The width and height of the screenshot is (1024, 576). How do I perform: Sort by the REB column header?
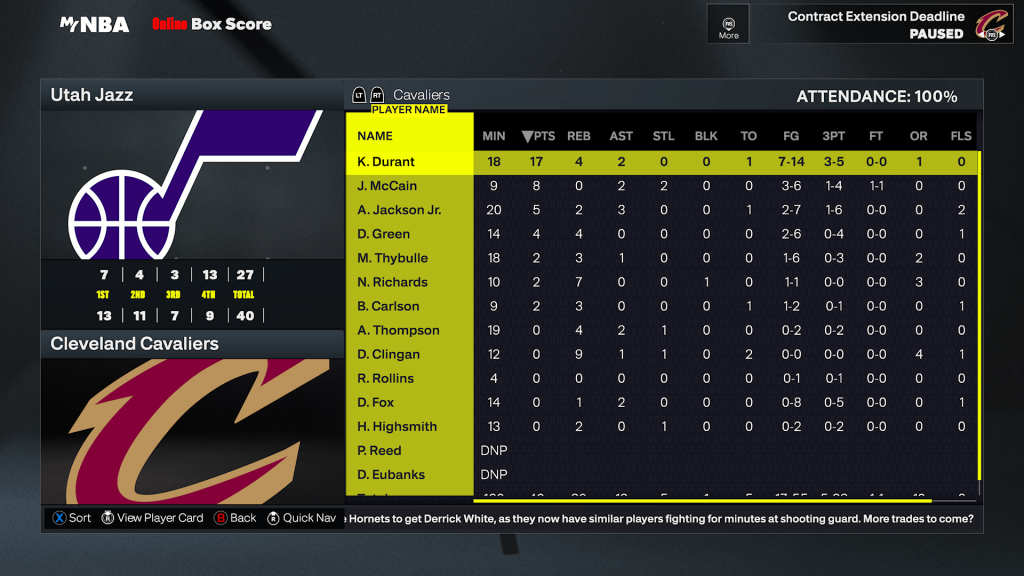click(x=579, y=136)
